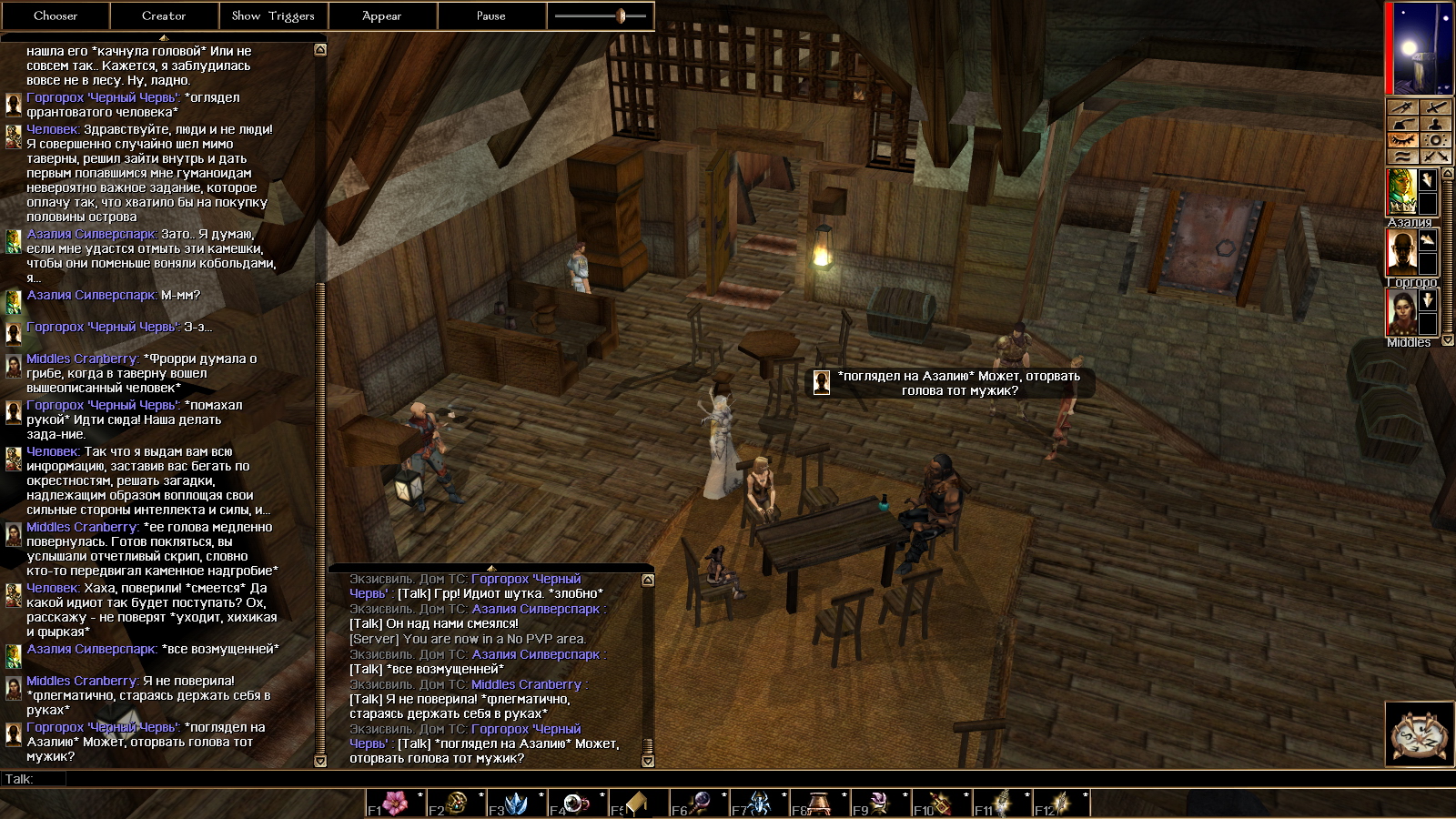This screenshot has width=1456, height=819.
Task: Select the Middles character portrait
Action: [x=1401, y=312]
